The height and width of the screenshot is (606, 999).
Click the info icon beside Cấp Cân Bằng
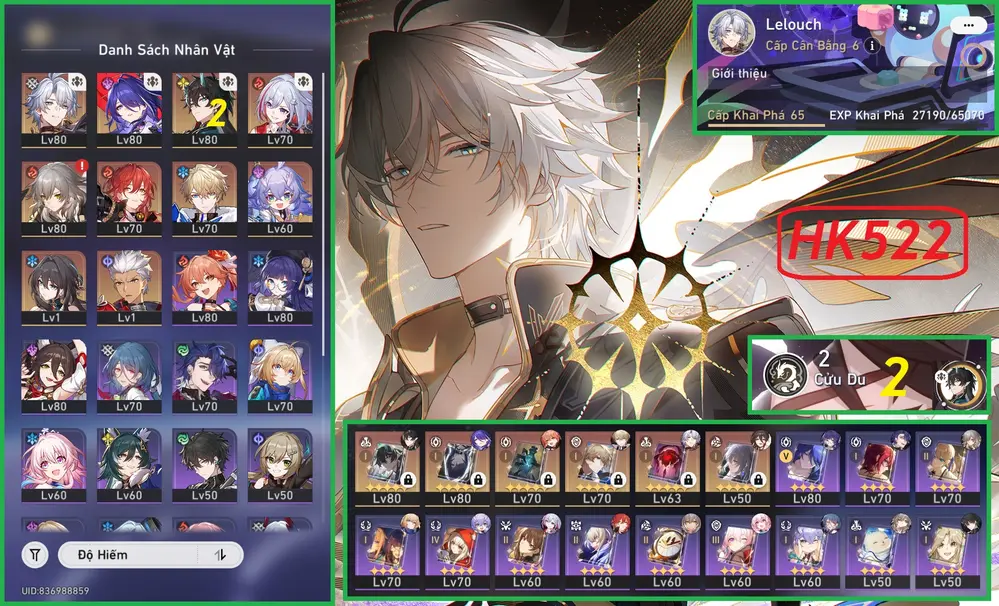[x=872, y=46]
